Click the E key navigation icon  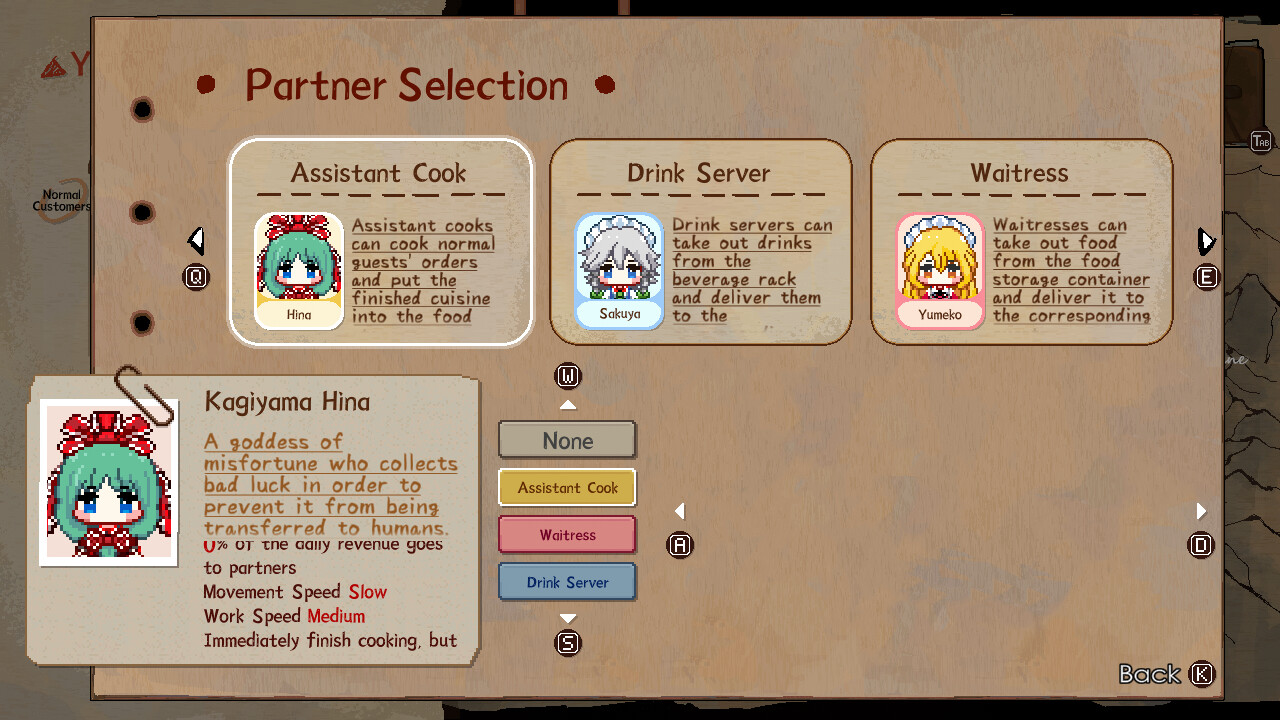1205,279
